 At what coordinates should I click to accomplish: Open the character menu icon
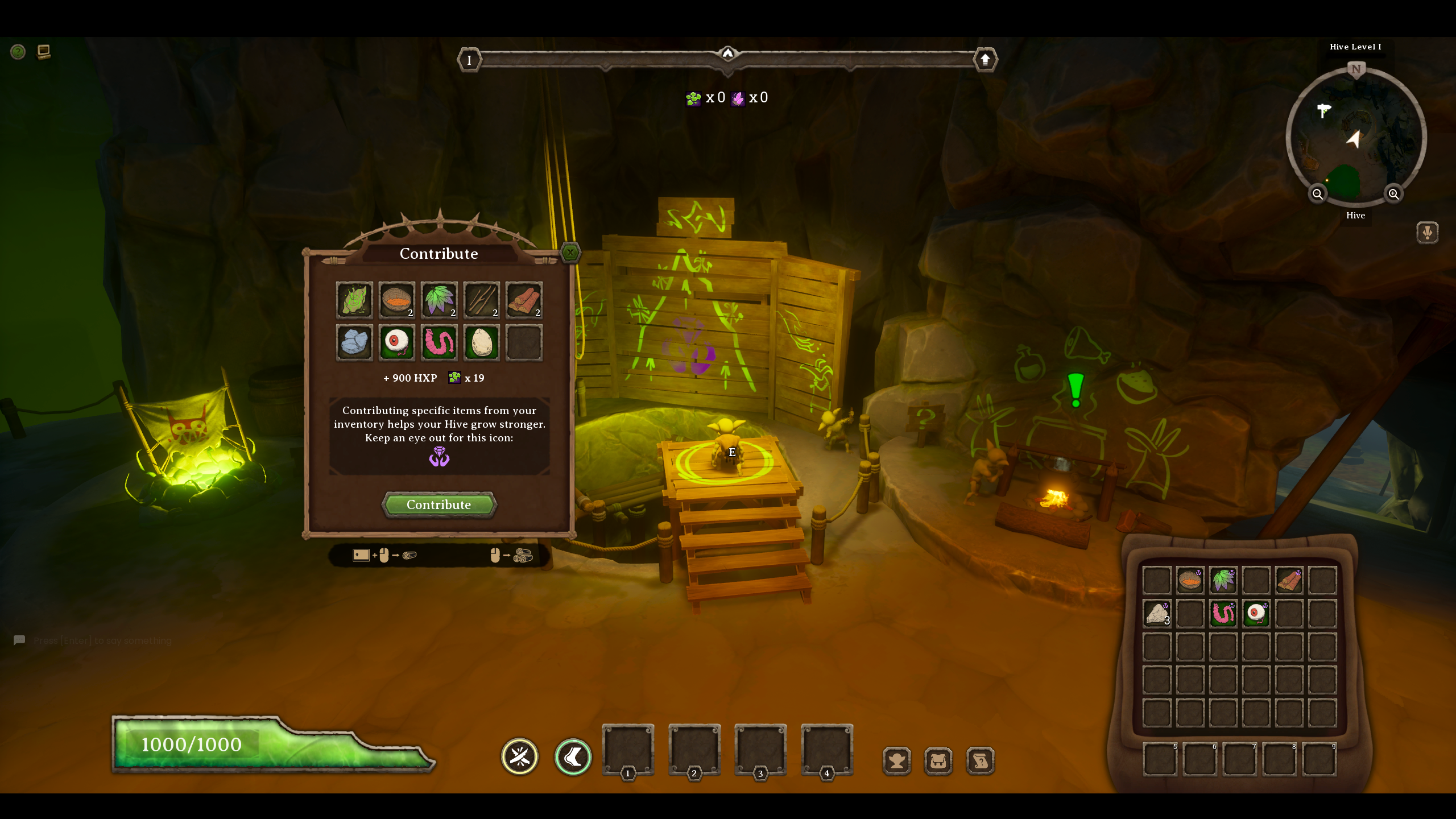[897, 759]
